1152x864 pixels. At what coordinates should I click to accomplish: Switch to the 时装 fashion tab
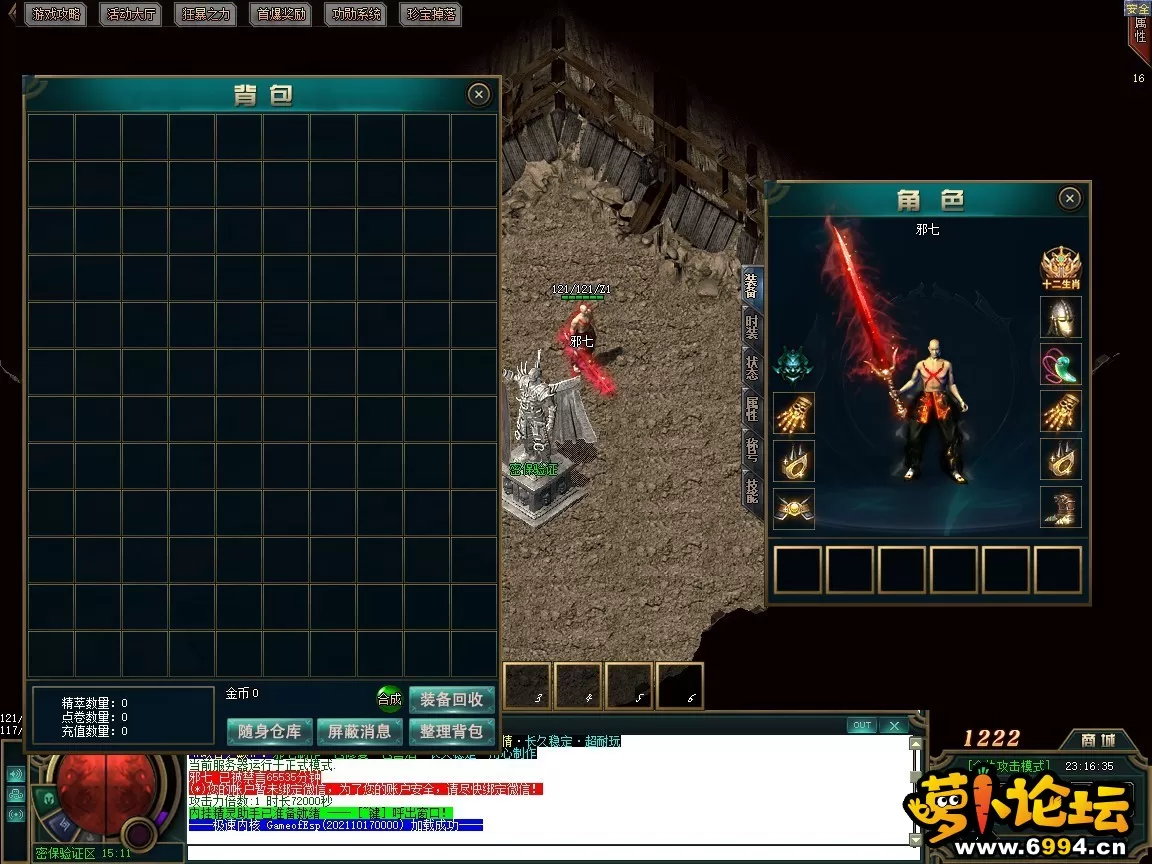[x=752, y=326]
